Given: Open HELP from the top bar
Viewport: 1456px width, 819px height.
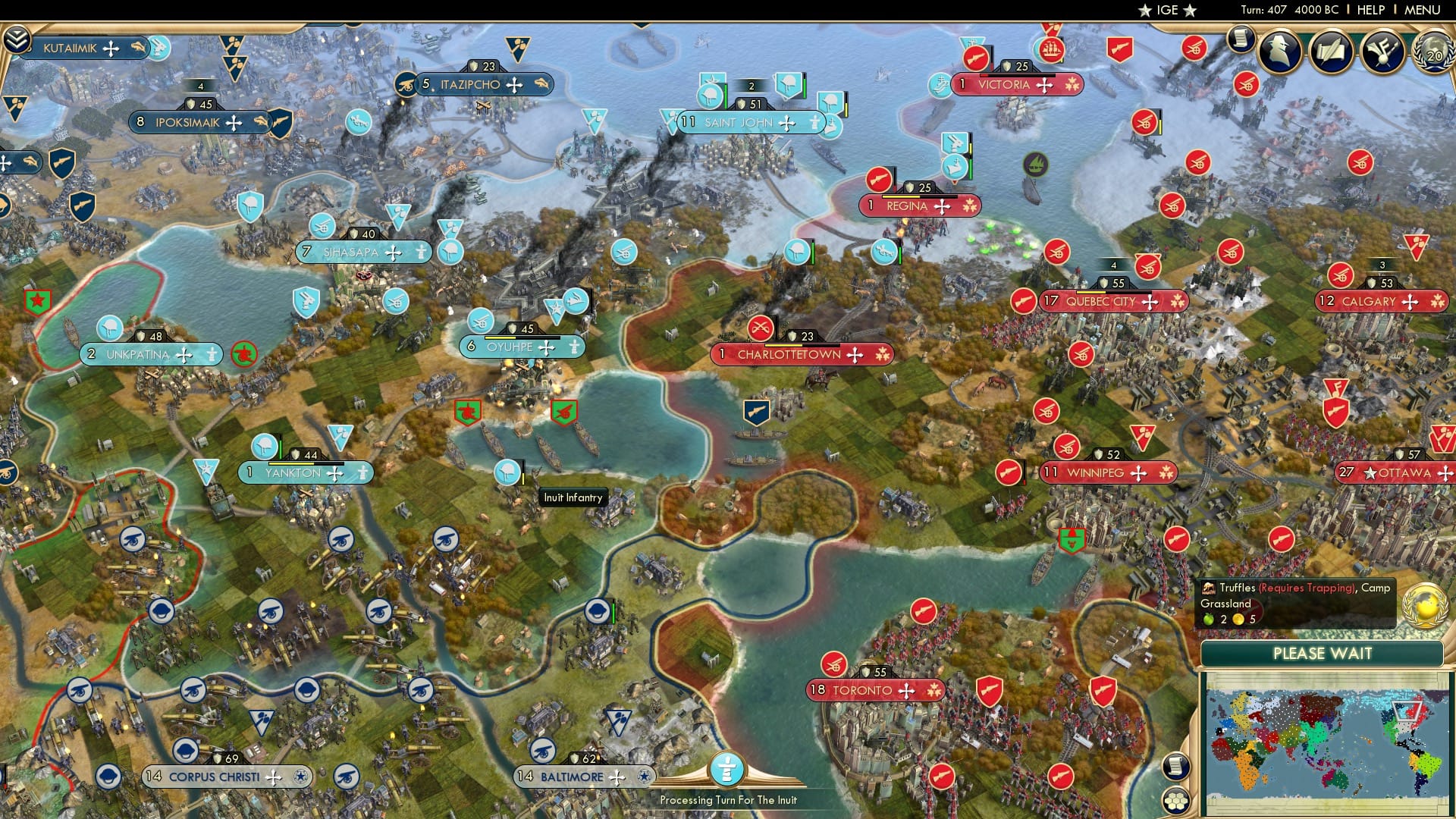Looking at the screenshot, I should 1370,10.
